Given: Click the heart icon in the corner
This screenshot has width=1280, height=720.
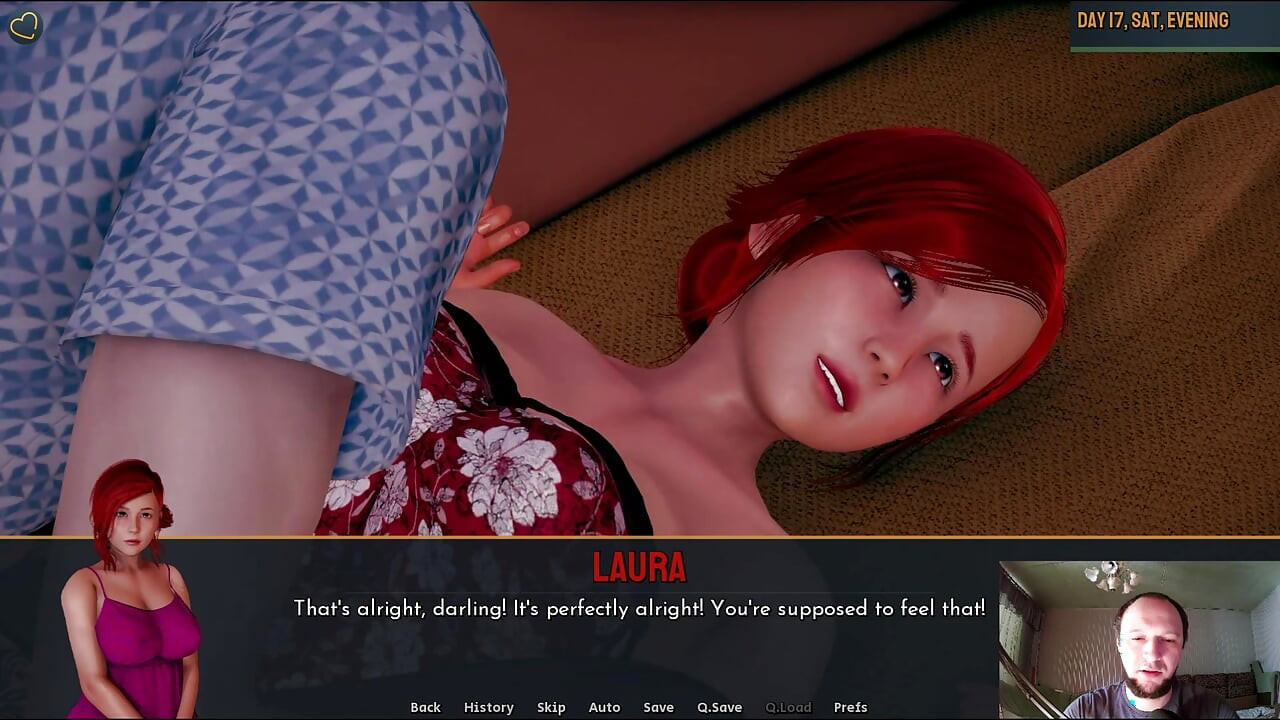Looking at the screenshot, I should [24, 27].
